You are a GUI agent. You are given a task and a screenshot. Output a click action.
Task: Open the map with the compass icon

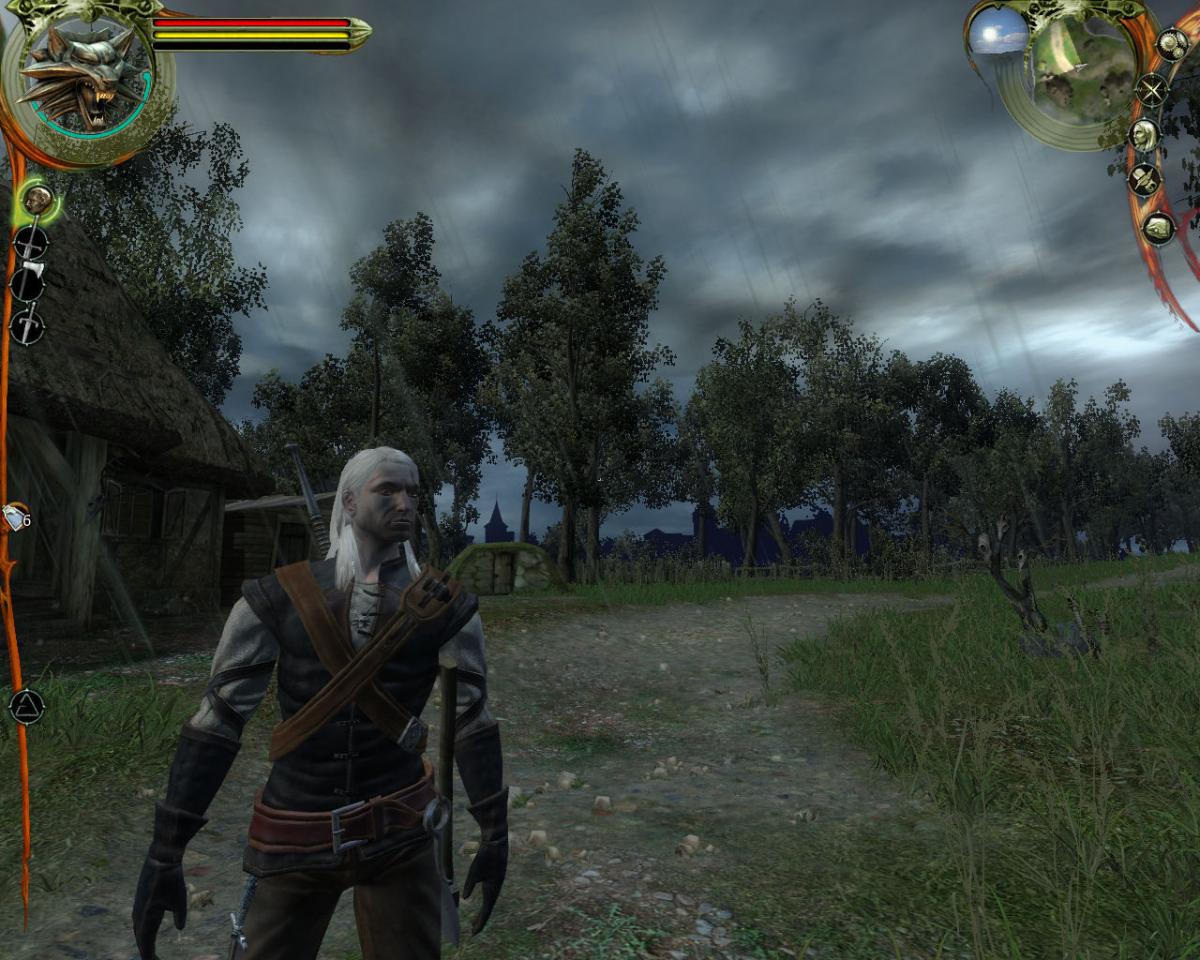point(1152,90)
